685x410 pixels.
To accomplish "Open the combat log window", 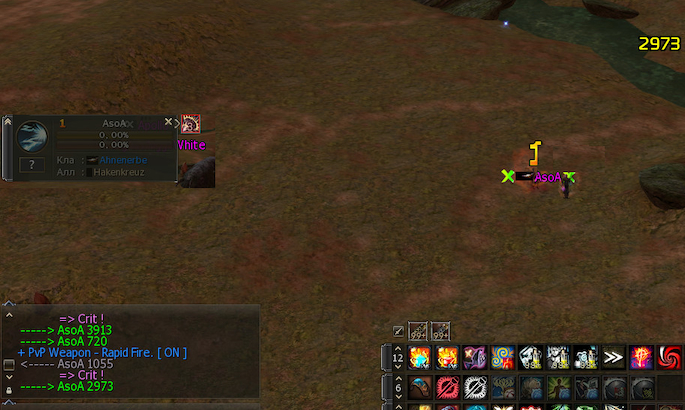I will 8,364.
